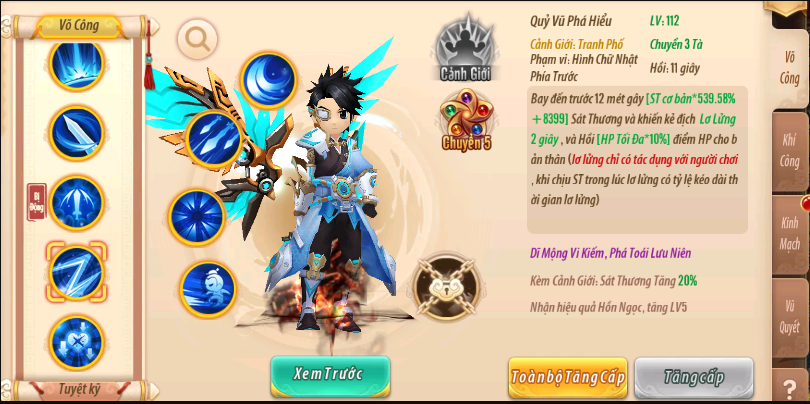Image resolution: width=810 pixels, height=404 pixels.
Task: Show the question mark help
Action: (789, 387)
